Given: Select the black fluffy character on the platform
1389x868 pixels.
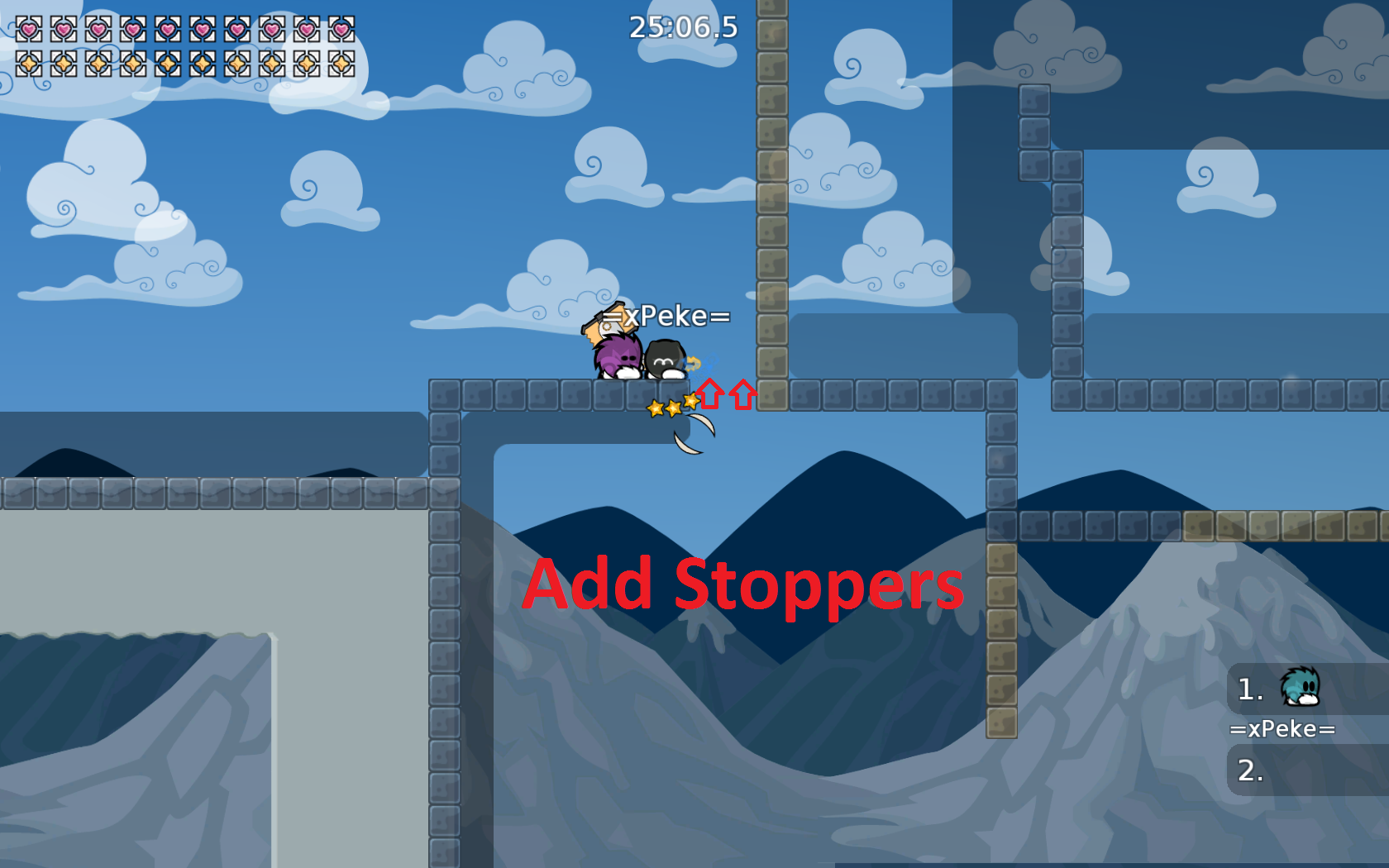Looking at the screenshot, I should (664, 360).
